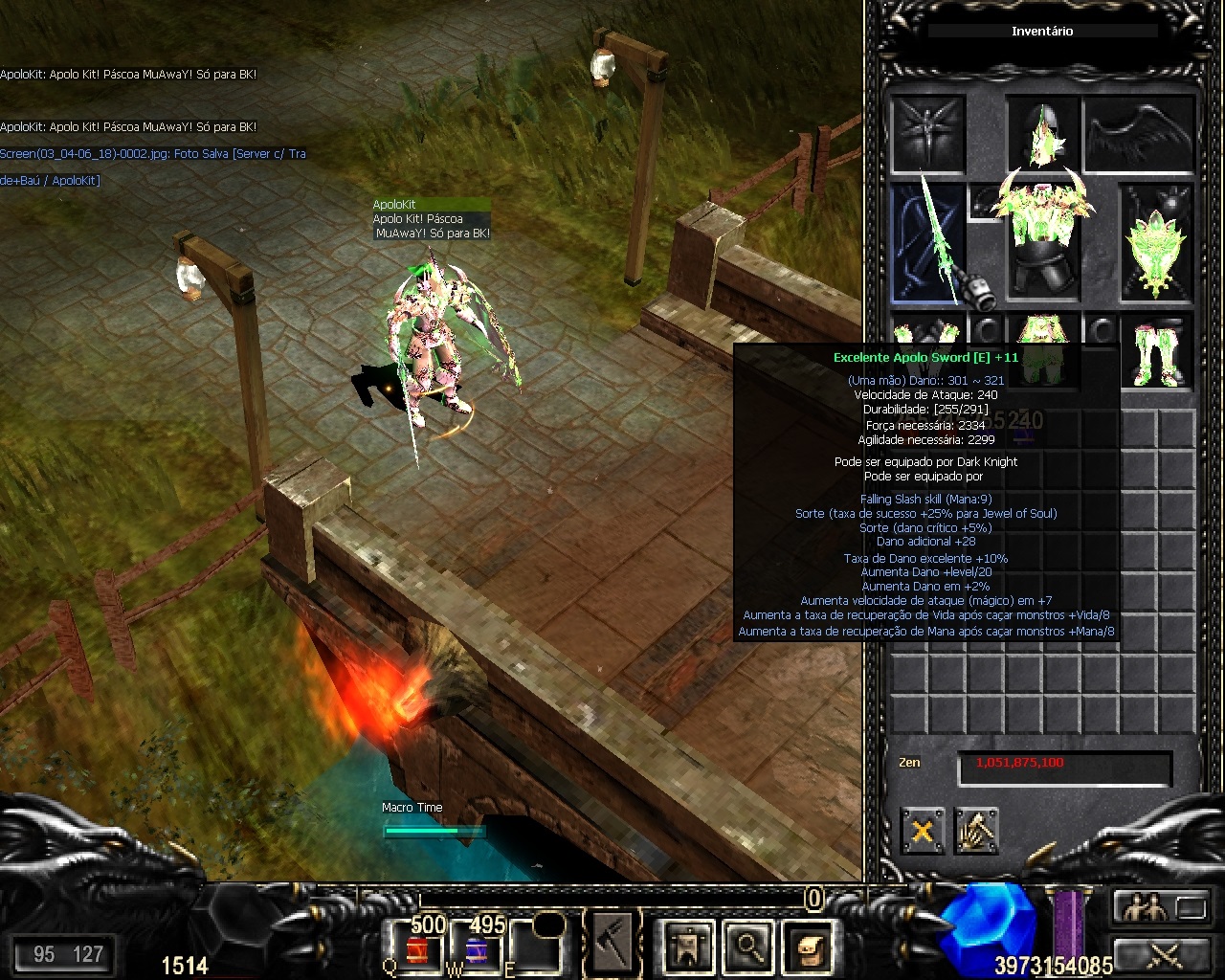
Task: Open the repair hammer button in inventory
Action: click(975, 831)
